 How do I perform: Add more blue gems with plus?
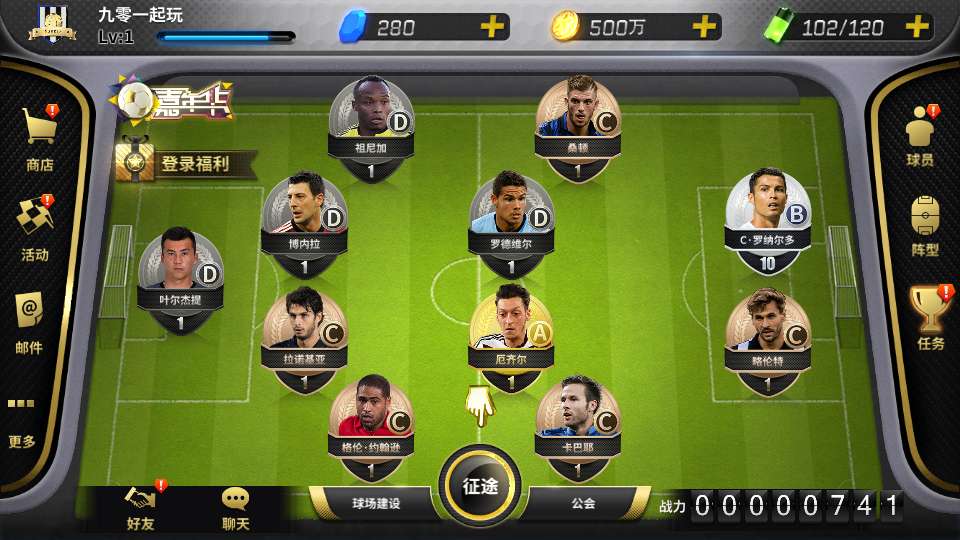[491, 27]
